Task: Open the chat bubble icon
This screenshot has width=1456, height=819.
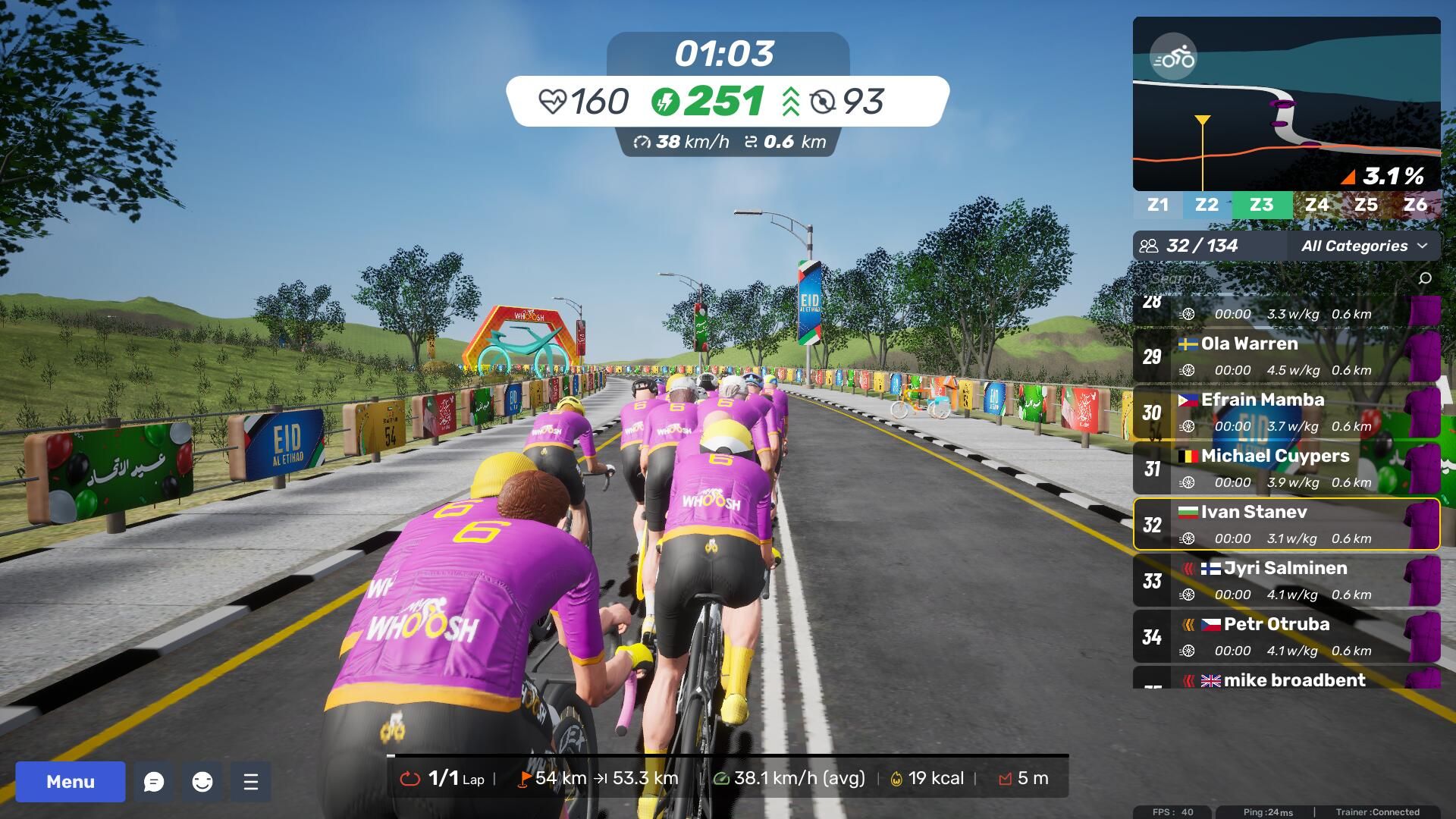Action: (154, 782)
